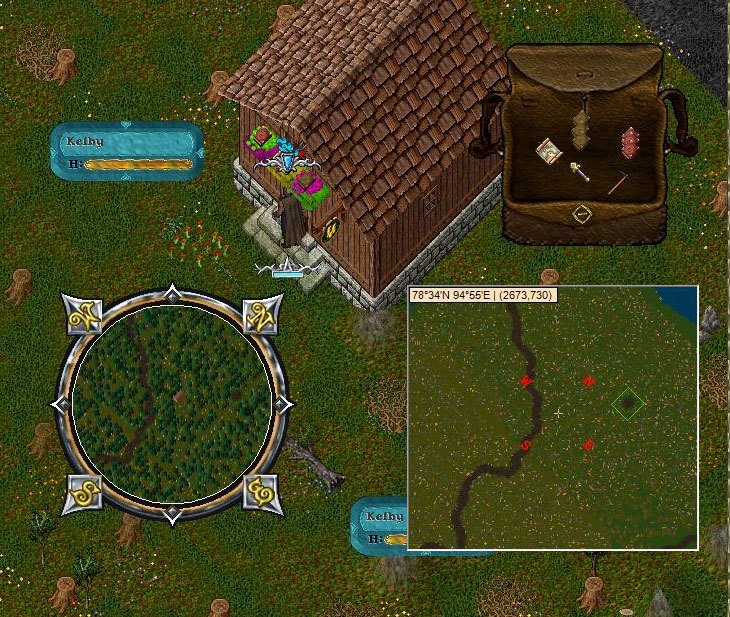Click the green diamond marker on the world map

click(627, 404)
